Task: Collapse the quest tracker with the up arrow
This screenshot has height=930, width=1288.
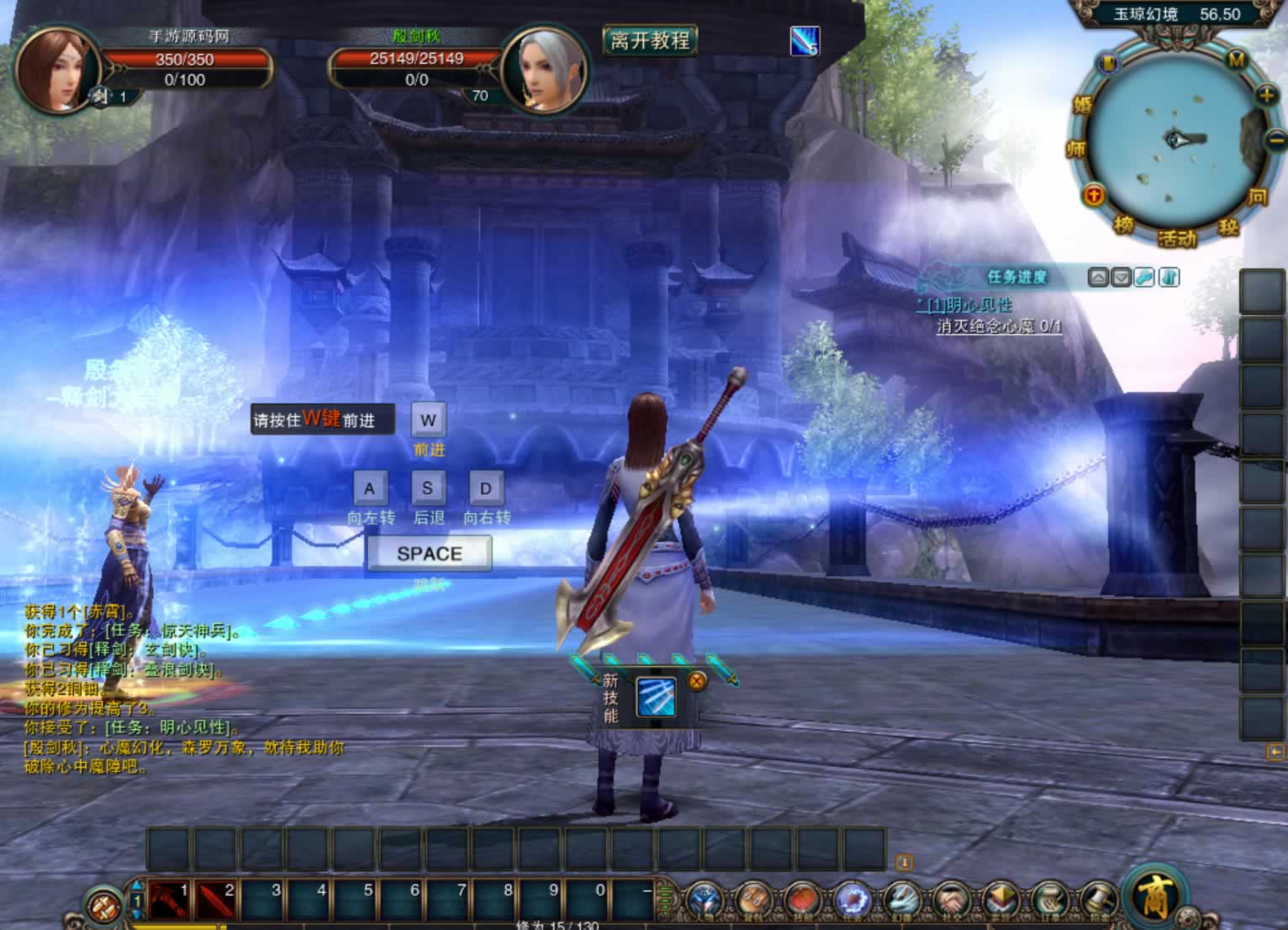Action: coord(1098,277)
